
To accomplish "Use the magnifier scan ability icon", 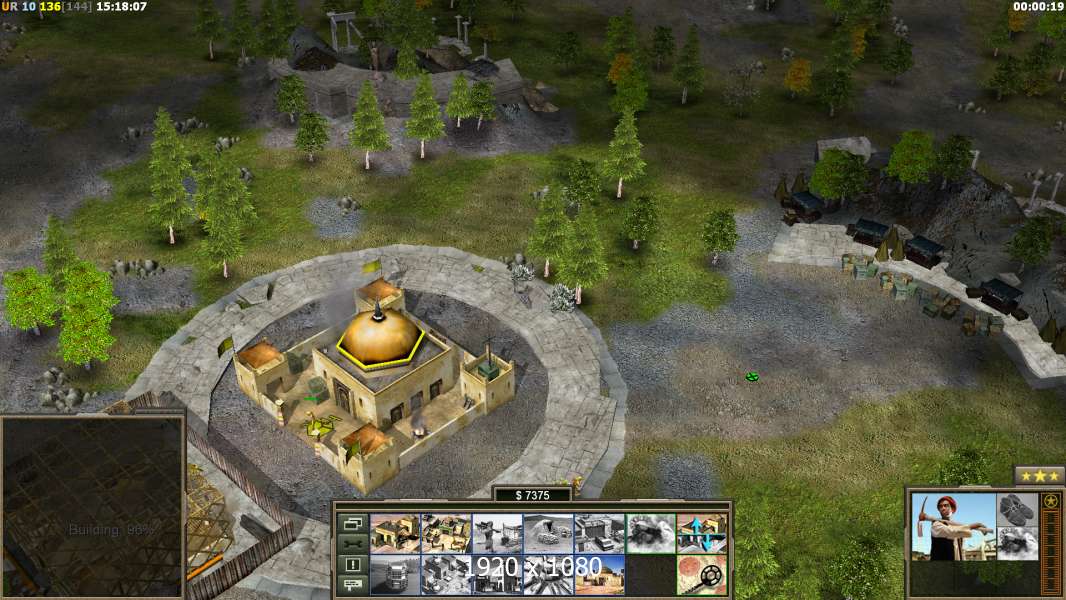I will pos(701,574).
